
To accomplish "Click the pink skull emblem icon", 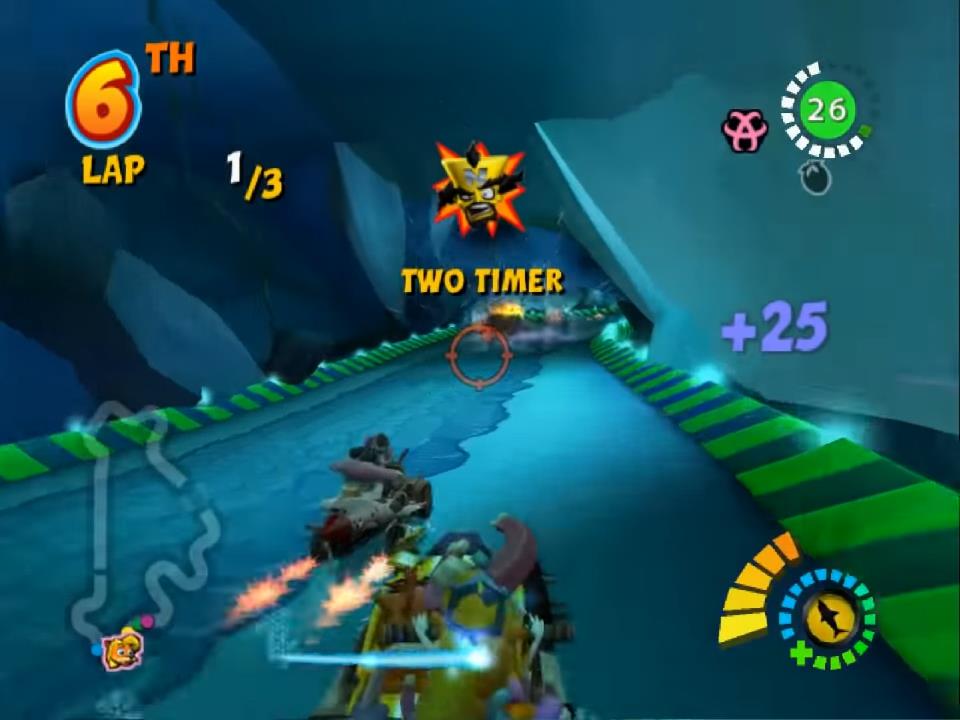I will (x=744, y=131).
